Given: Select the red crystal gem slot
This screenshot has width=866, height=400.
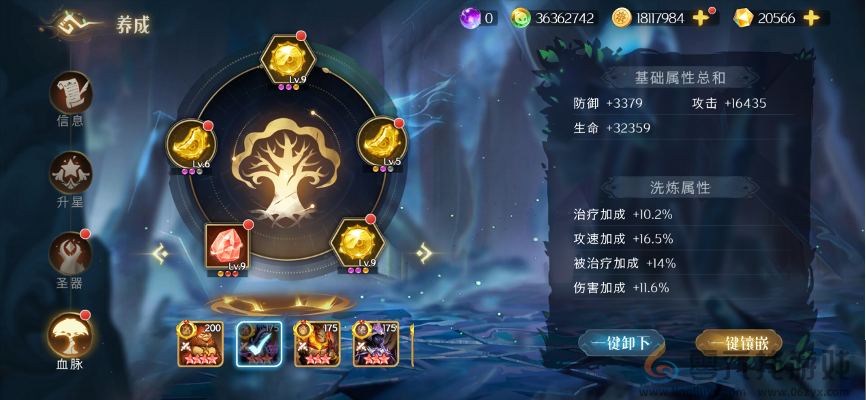Looking at the screenshot, I should (x=227, y=246).
